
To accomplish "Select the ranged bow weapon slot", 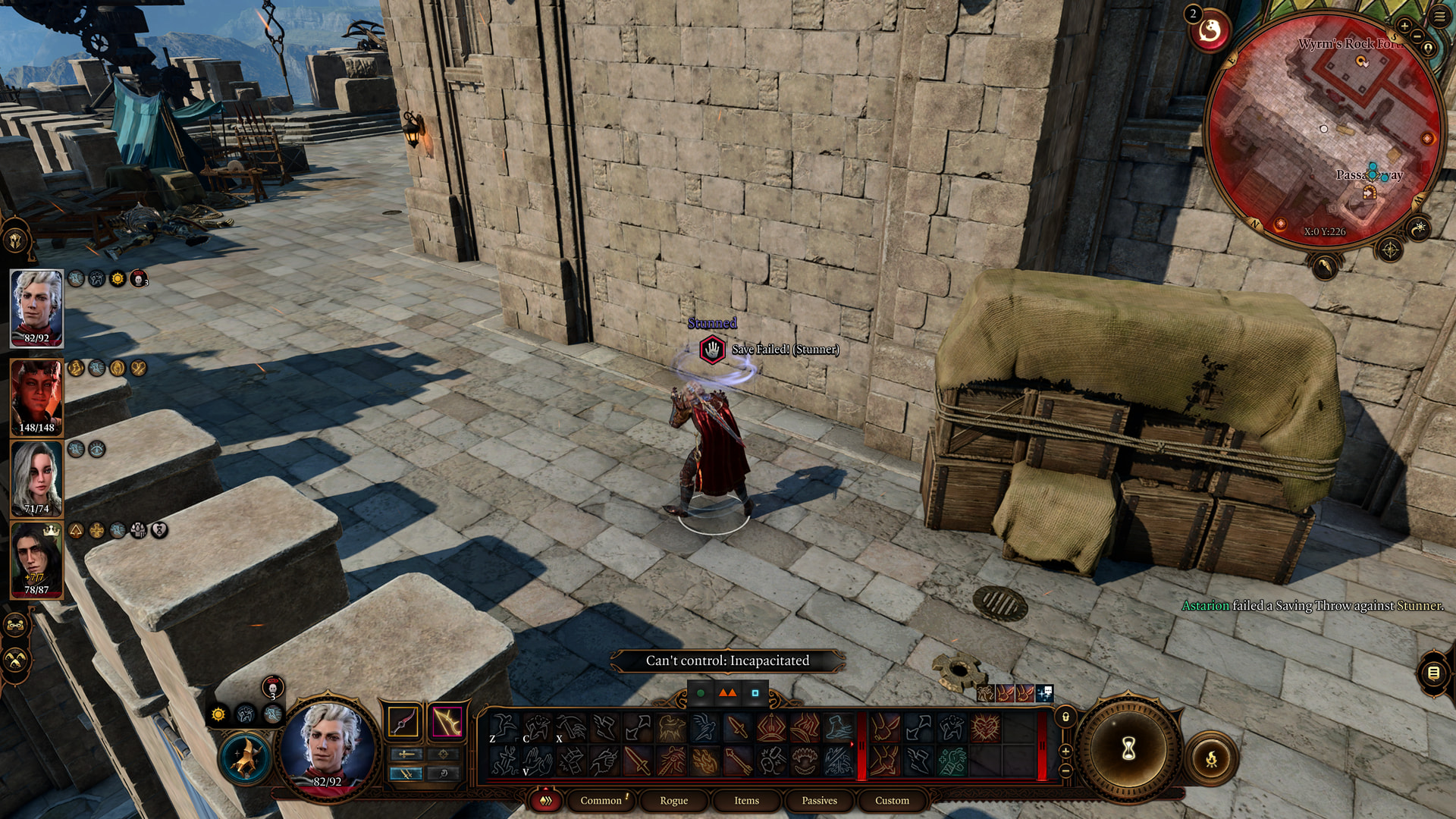I will coord(447,722).
